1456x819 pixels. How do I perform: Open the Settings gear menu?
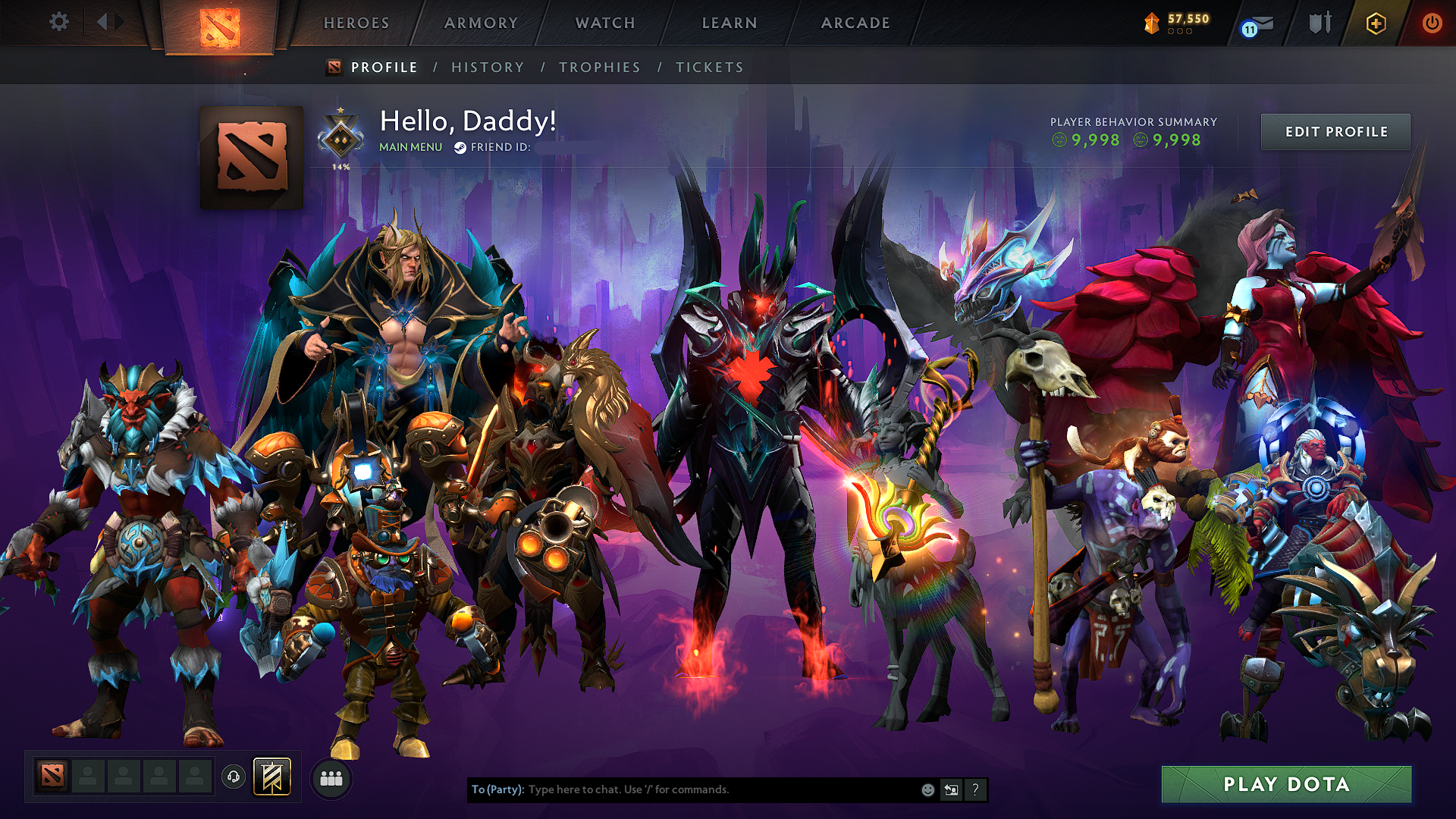pyautogui.click(x=58, y=22)
